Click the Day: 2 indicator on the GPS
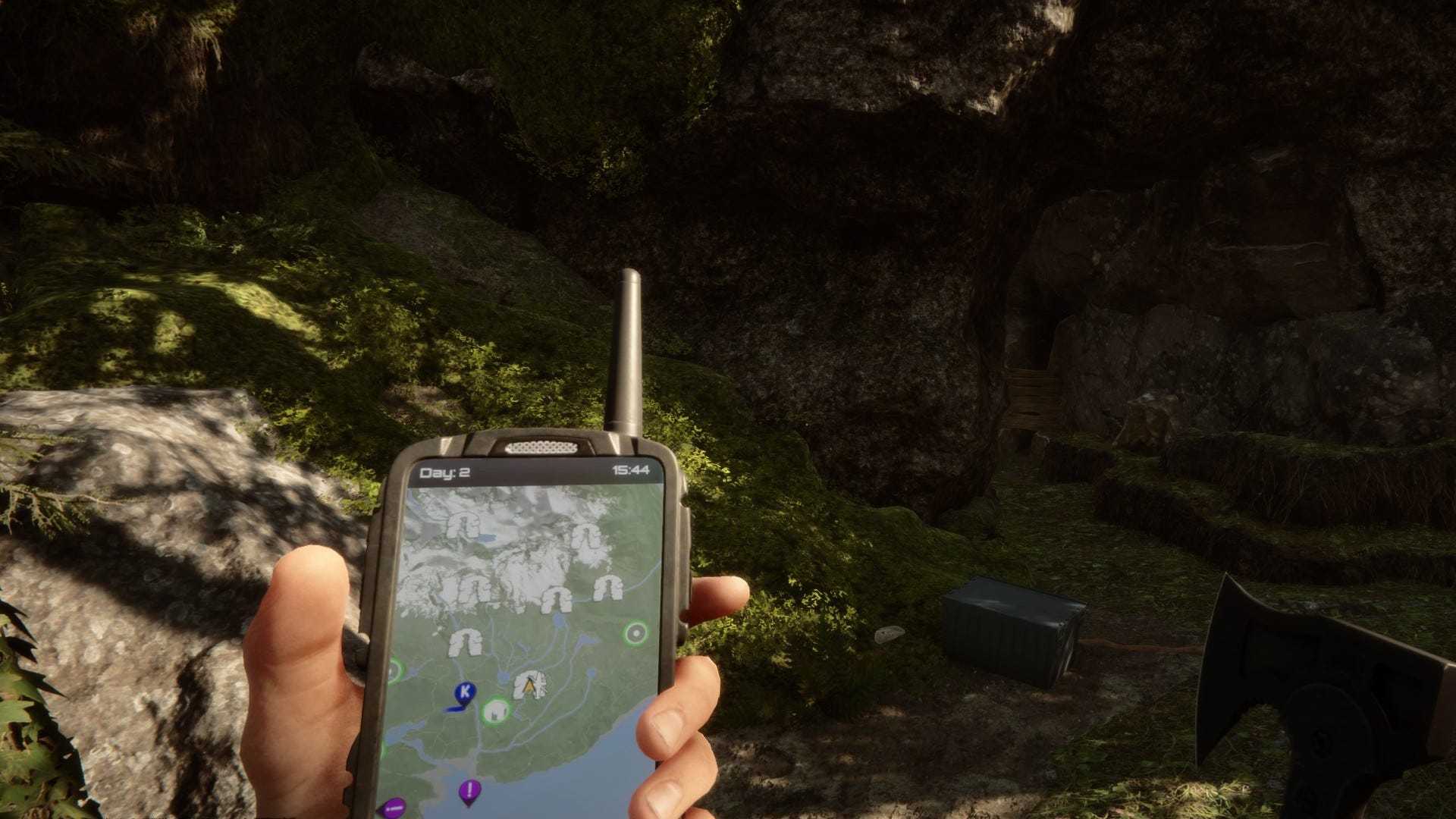The image size is (1456, 819). click(443, 471)
